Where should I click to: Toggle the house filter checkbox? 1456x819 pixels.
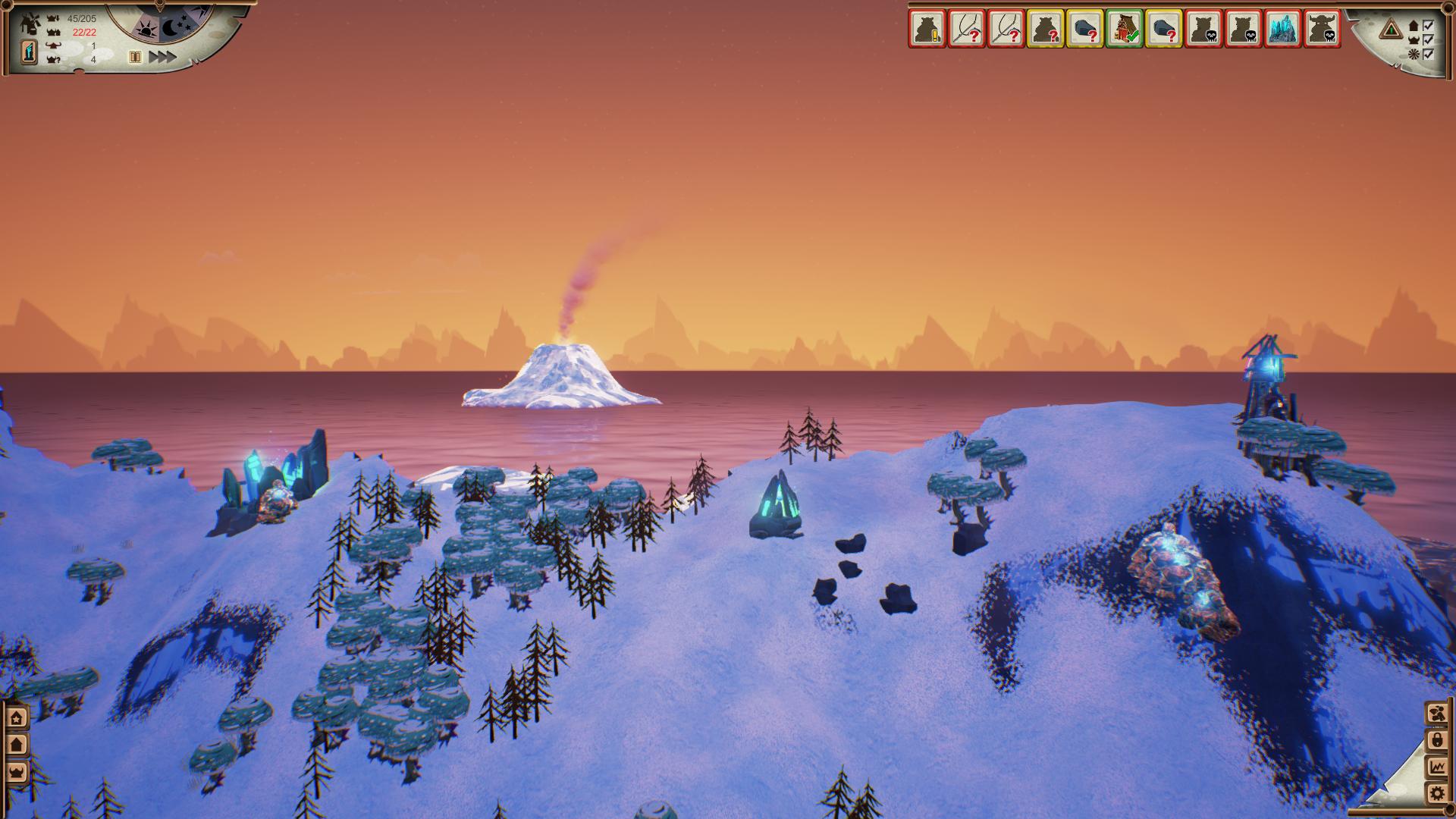[1429, 26]
